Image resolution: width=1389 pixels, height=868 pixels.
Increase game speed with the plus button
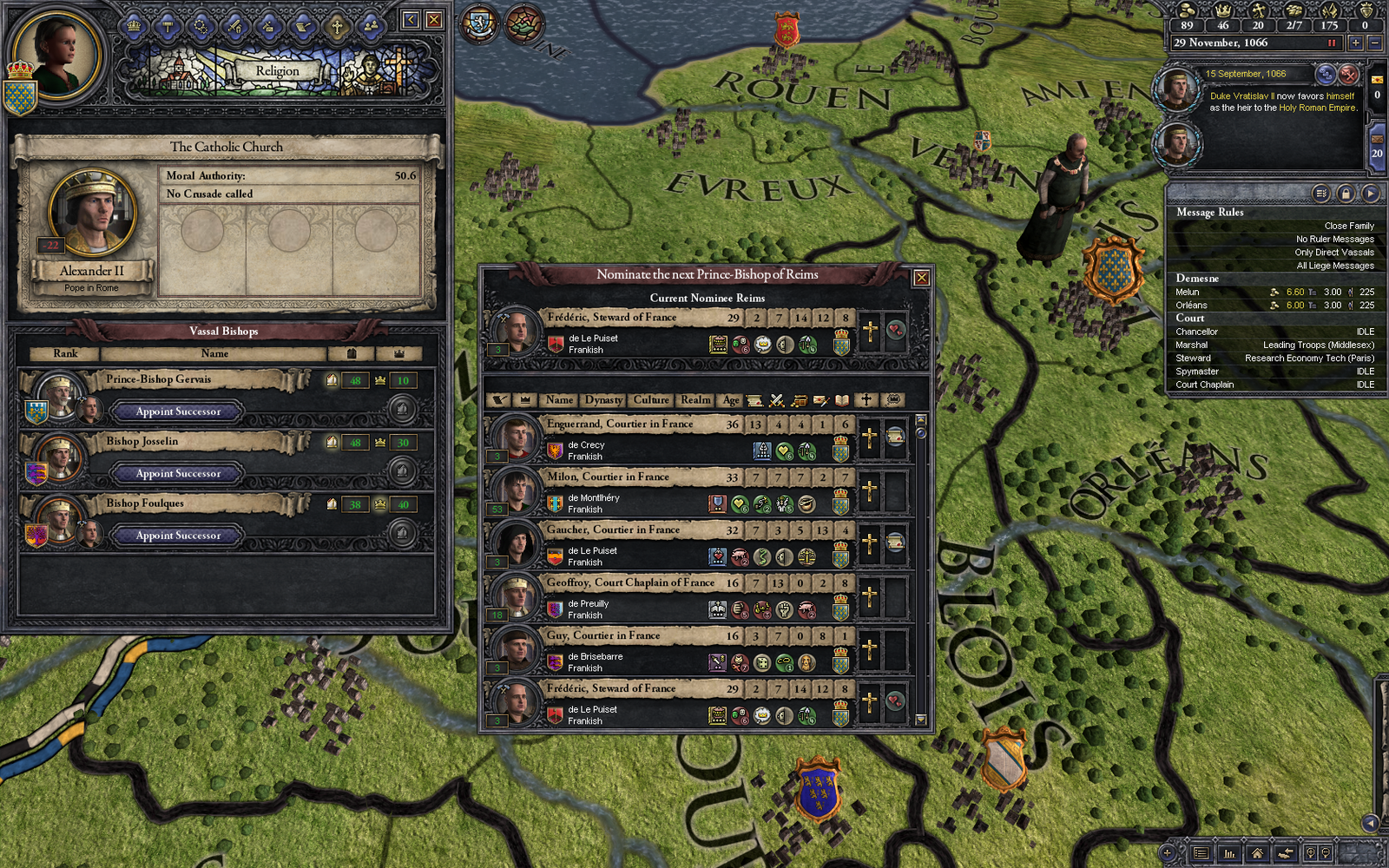click(x=1356, y=43)
